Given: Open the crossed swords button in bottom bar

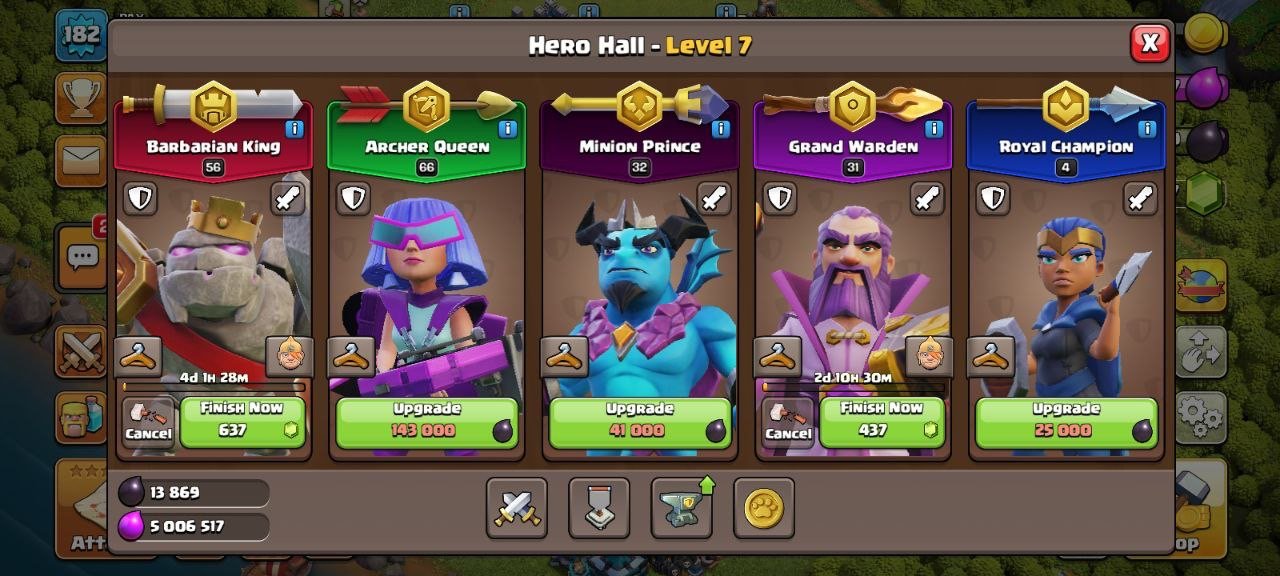Looking at the screenshot, I should tap(517, 508).
